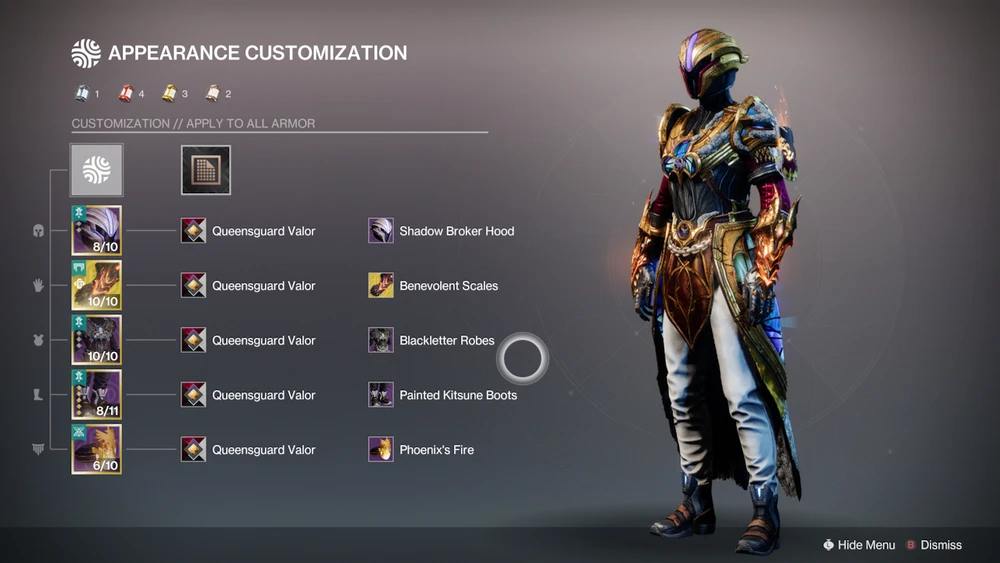This screenshot has height=563, width=1000.
Task: Select the chest armor tile
Action: [x=96, y=340]
